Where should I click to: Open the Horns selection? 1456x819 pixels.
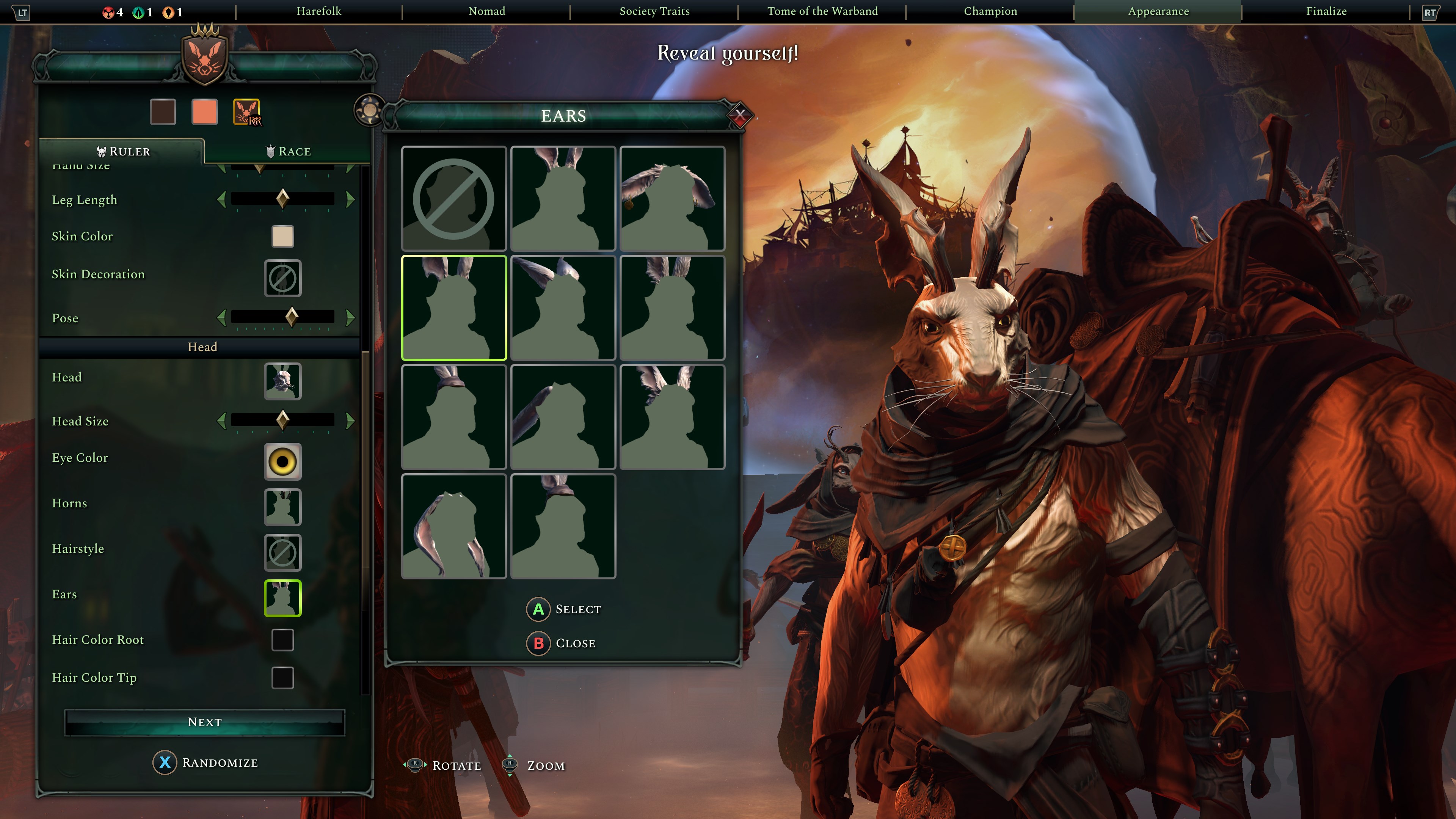(x=282, y=507)
